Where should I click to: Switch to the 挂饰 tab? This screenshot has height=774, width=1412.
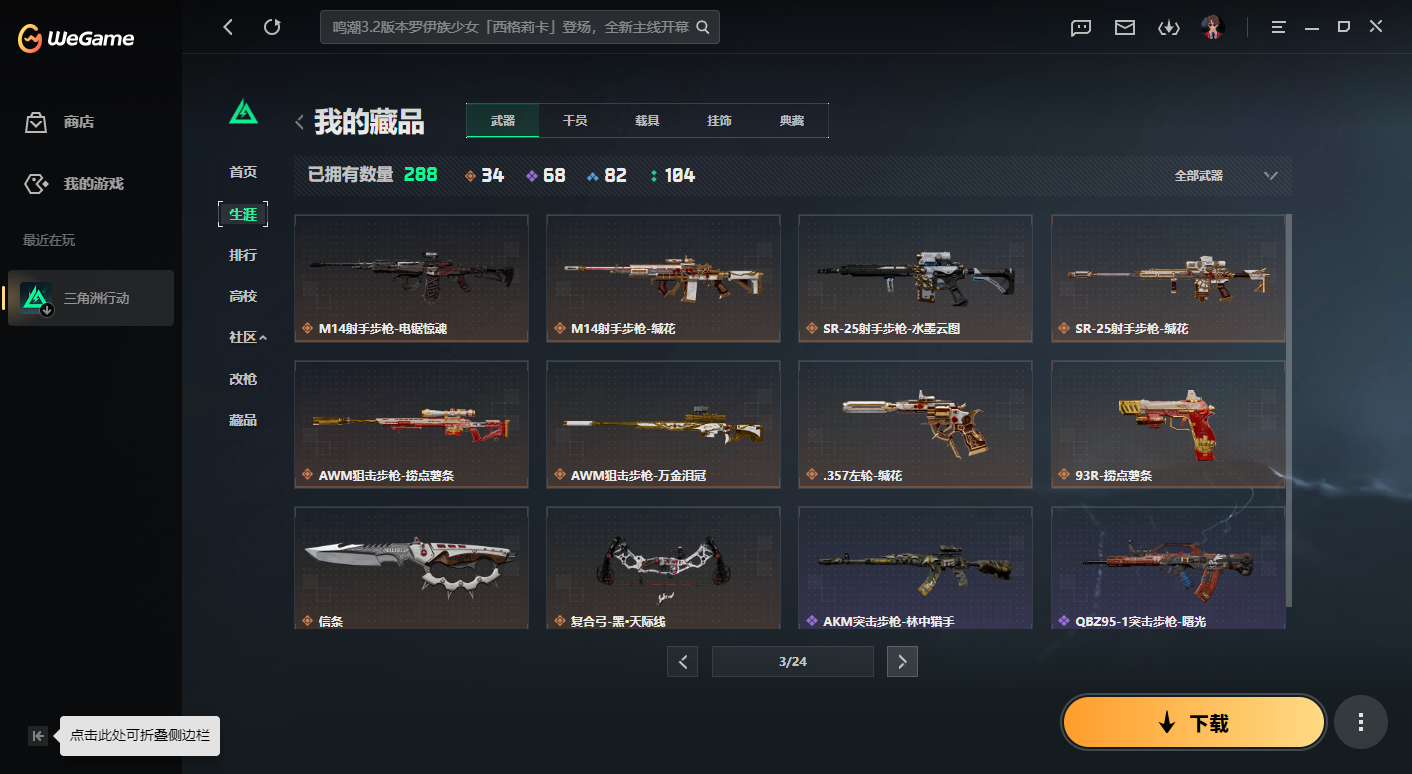(720, 120)
